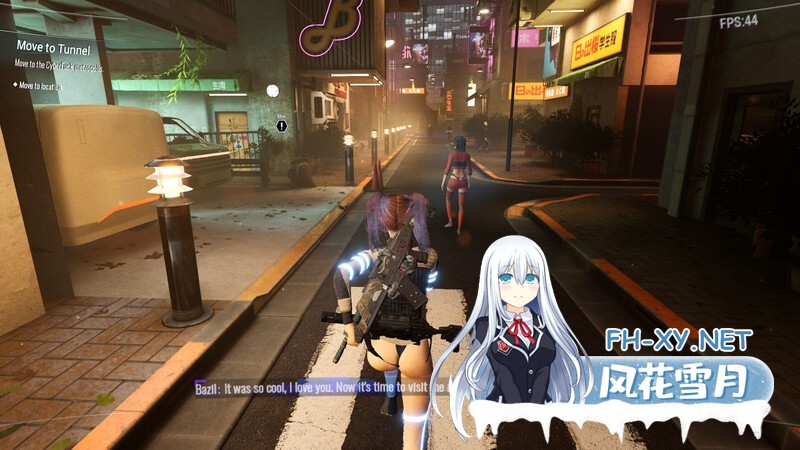Click the white circular crosshair marker
This screenshot has width=800, height=450.
coord(272,90)
